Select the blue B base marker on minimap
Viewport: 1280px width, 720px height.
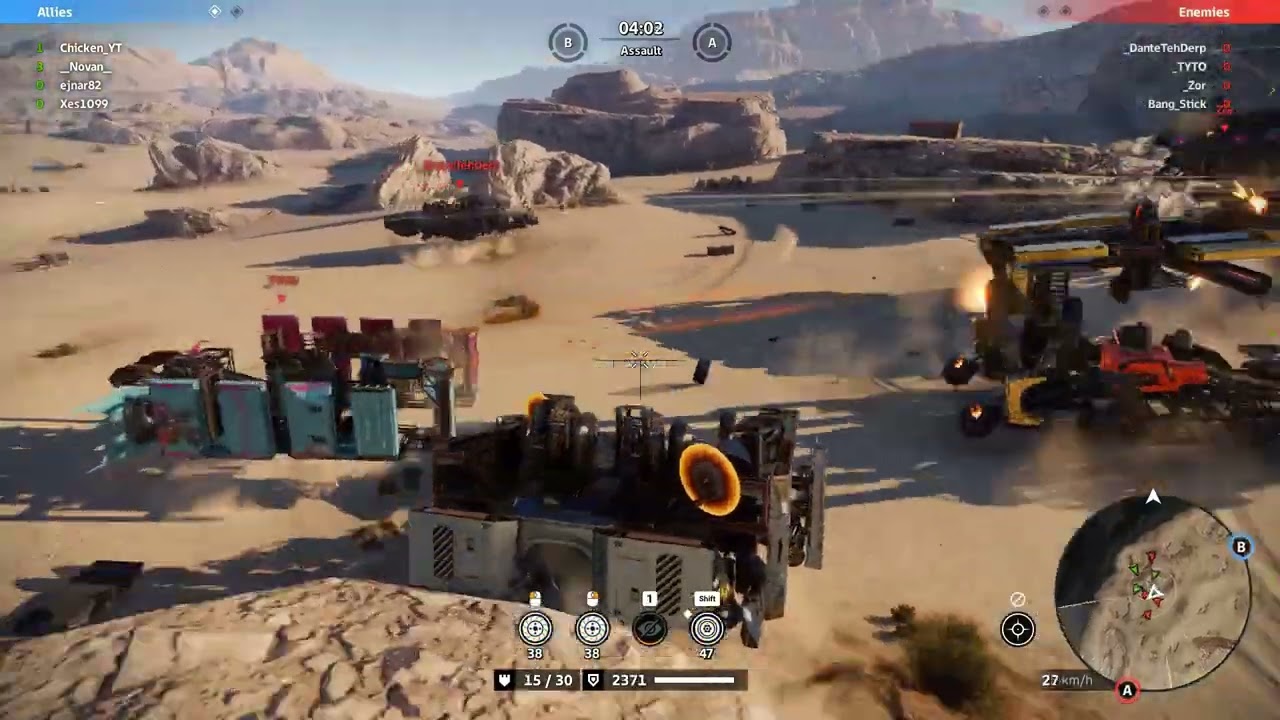tap(1241, 547)
